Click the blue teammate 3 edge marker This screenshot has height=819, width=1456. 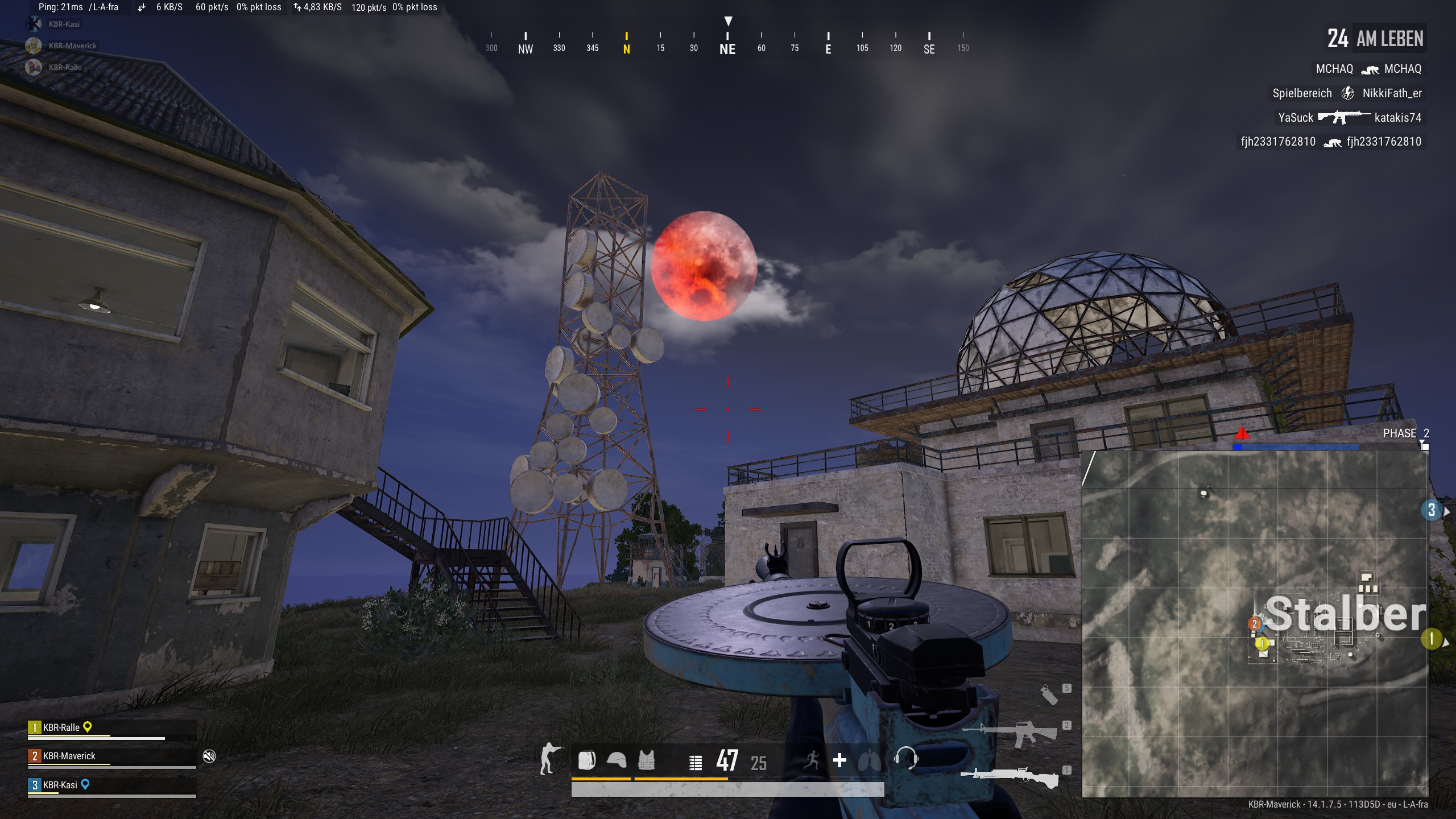(x=1432, y=510)
